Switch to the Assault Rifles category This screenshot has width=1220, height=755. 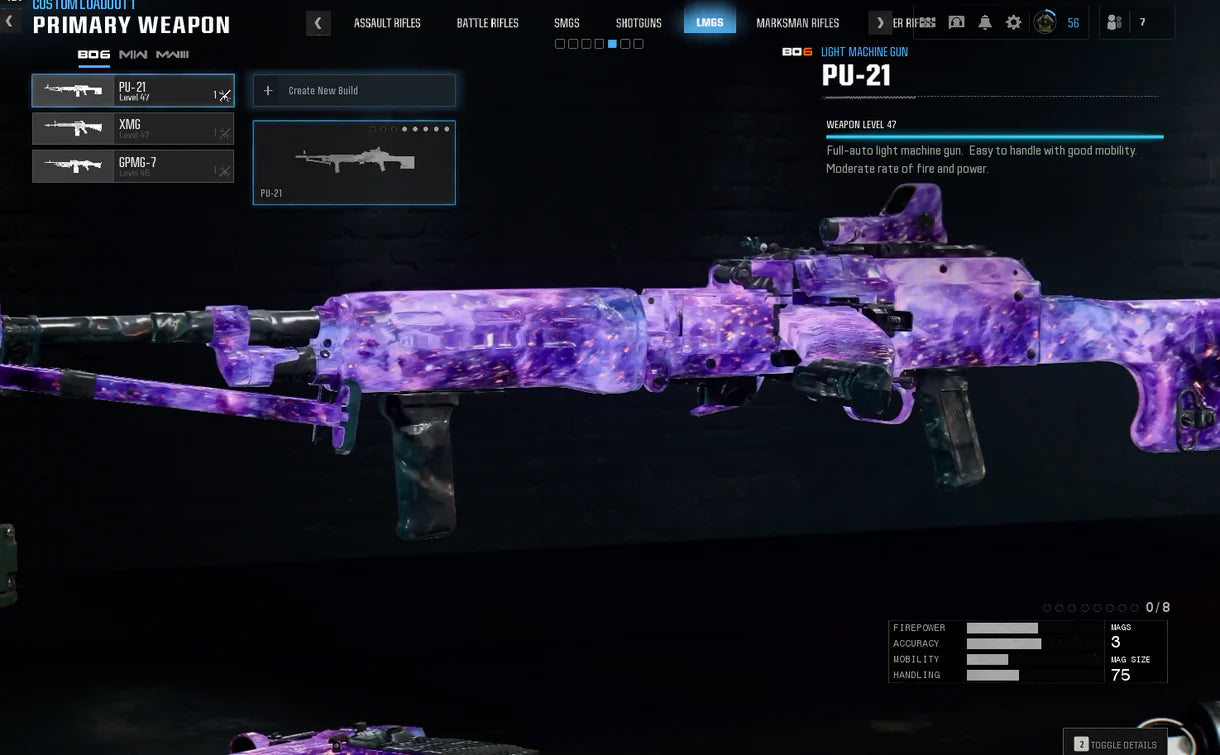point(387,23)
